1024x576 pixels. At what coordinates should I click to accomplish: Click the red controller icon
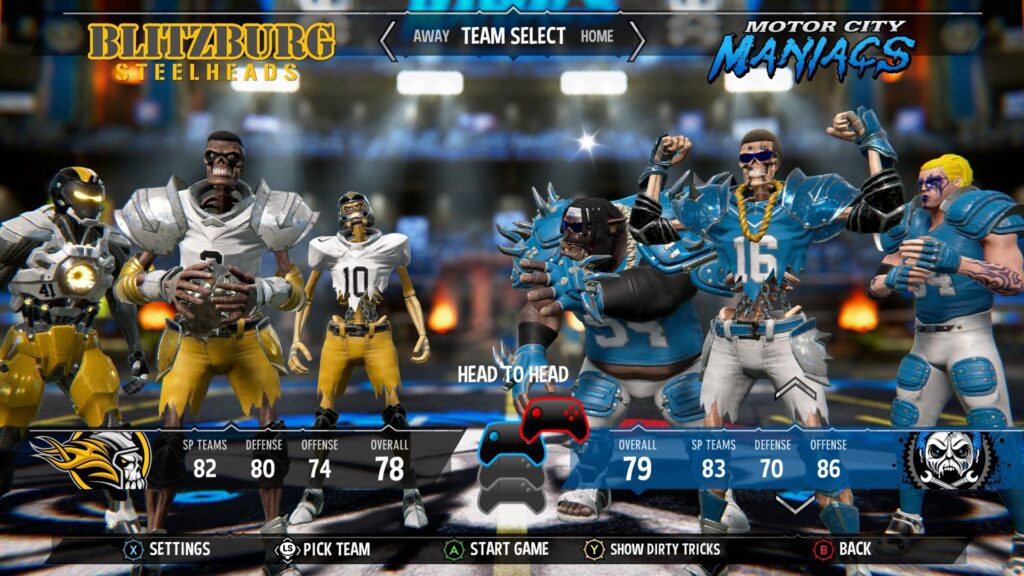pyautogui.click(x=551, y=417)
